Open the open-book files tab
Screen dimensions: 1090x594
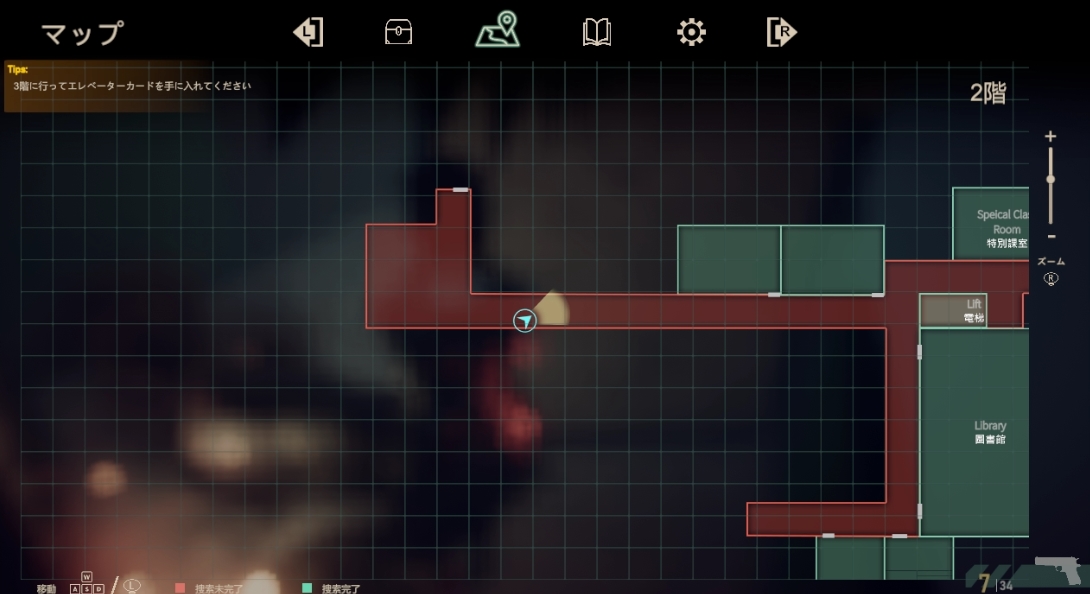[x=597, y=33]
